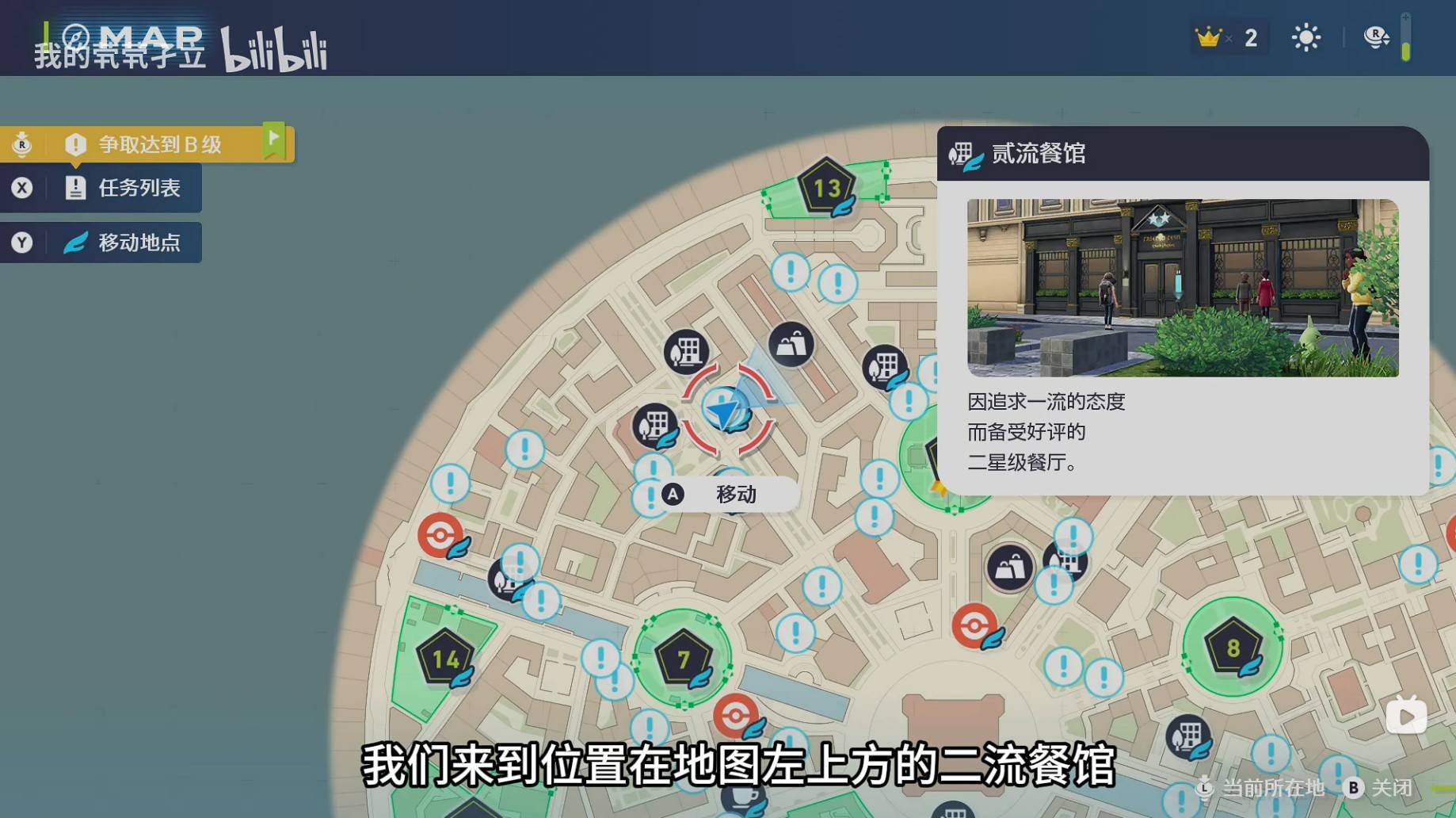Viewport: 1456px width, 818px height.
Task: Choose the 移动地点 fast travel option
Action: (139, 242)
